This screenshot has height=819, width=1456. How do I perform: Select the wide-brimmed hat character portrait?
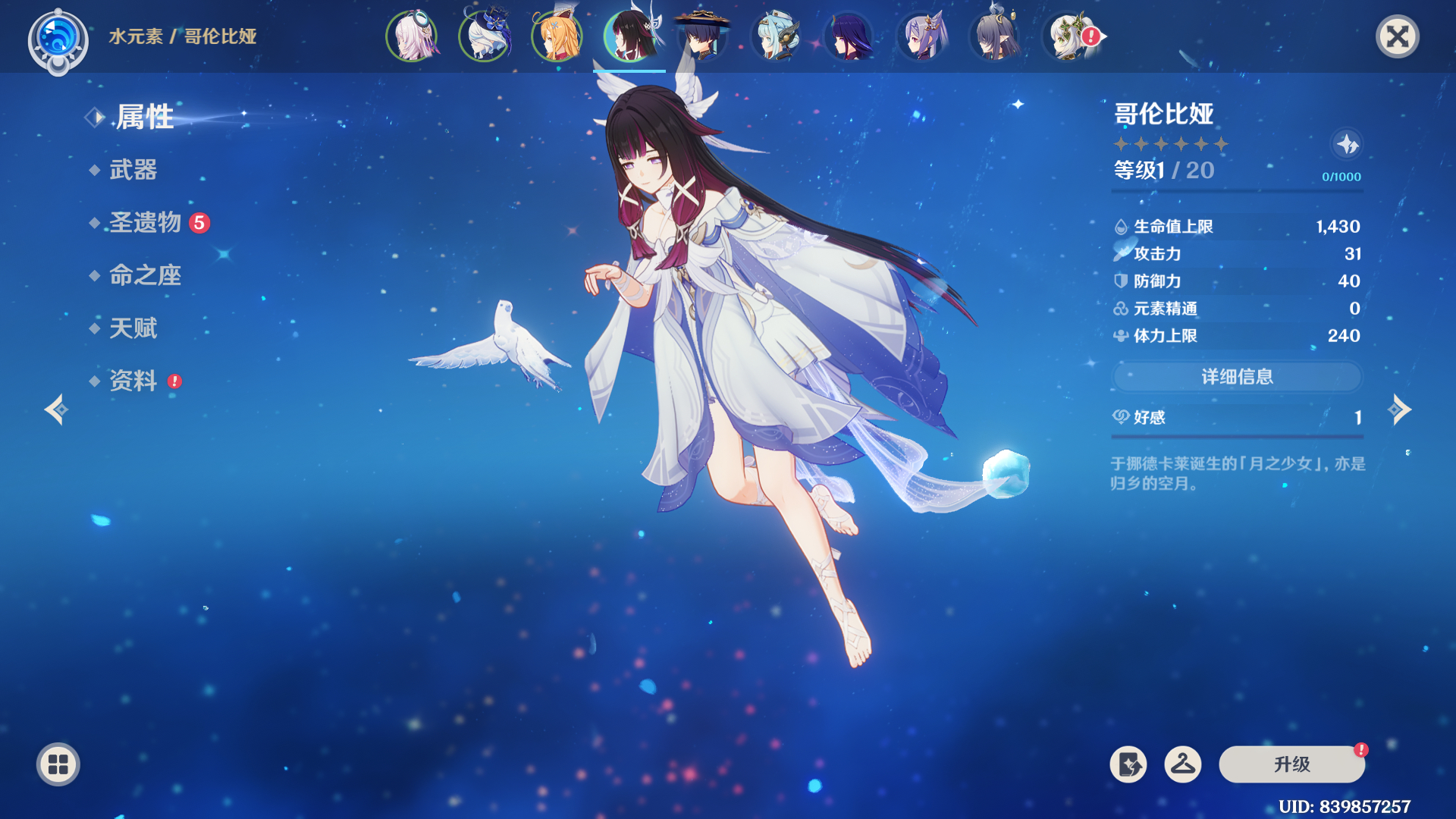click(x=702, y=36)
